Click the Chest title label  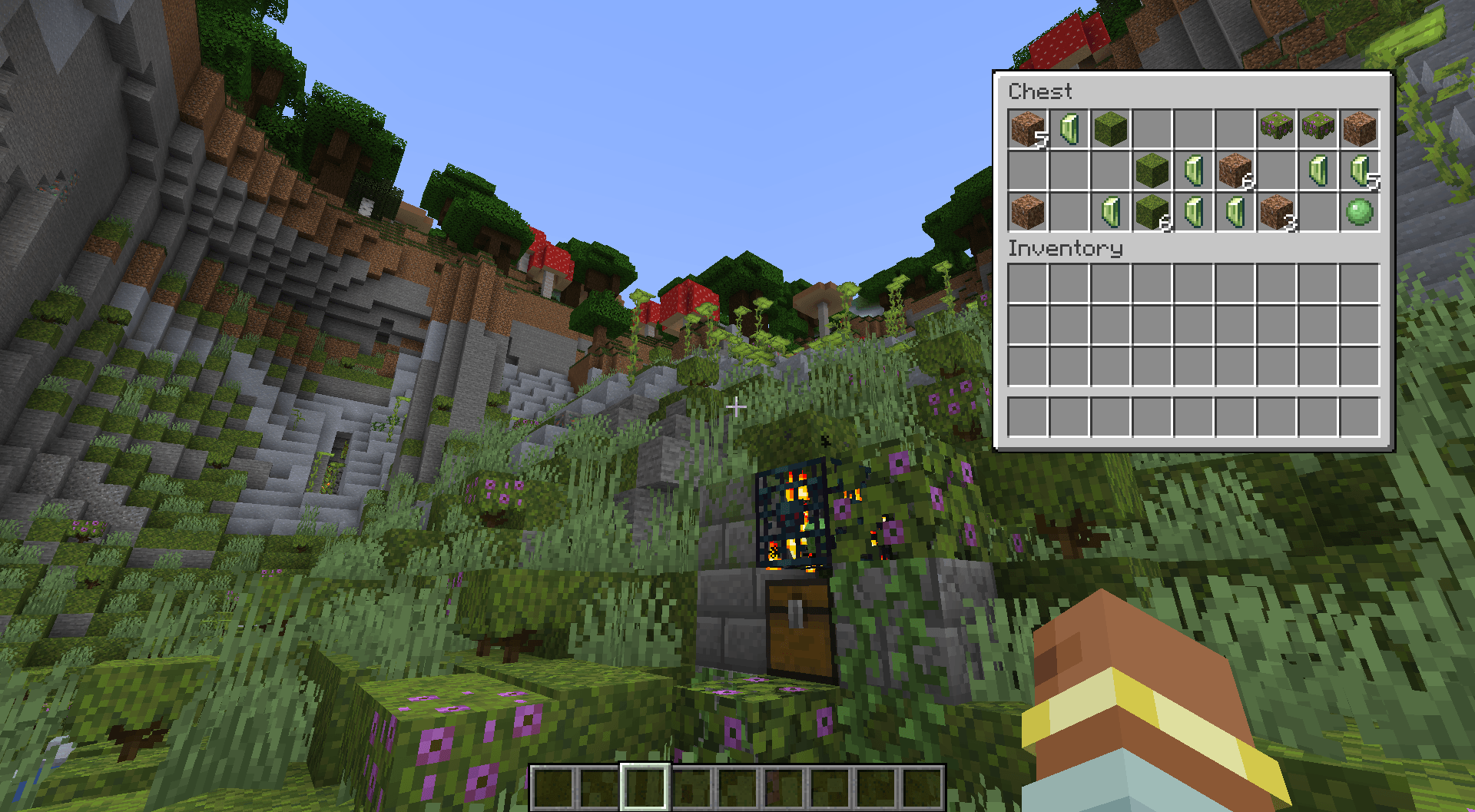tap(1041, 92)
